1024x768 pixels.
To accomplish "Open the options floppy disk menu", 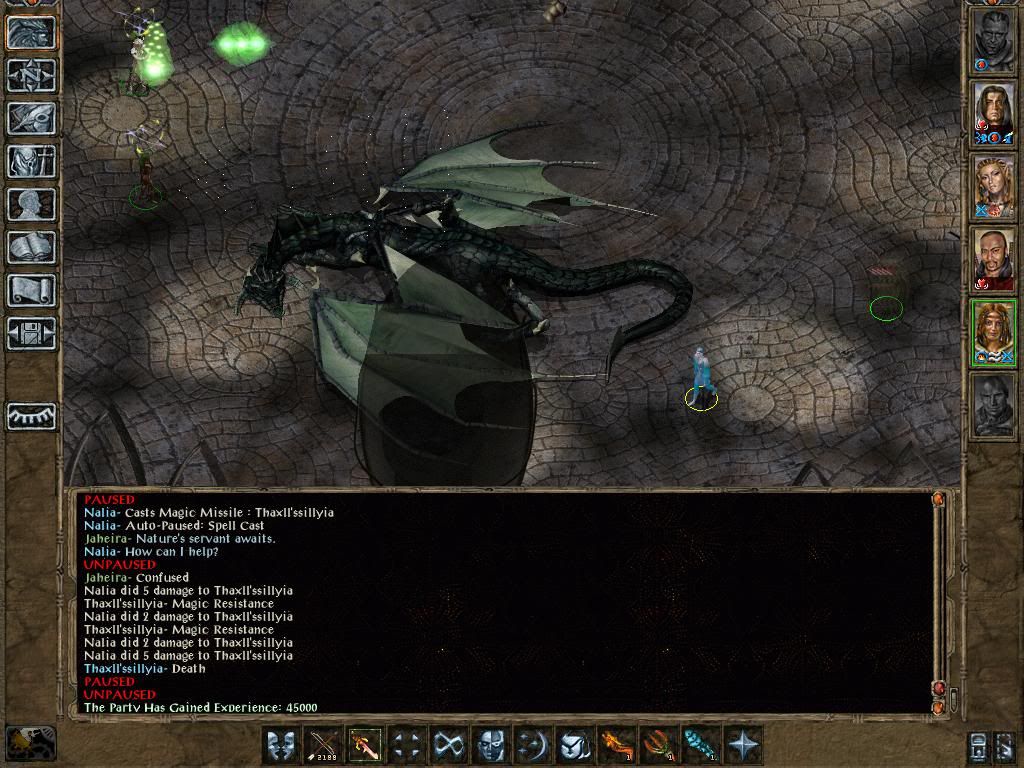I will click(x=31, y=332).
